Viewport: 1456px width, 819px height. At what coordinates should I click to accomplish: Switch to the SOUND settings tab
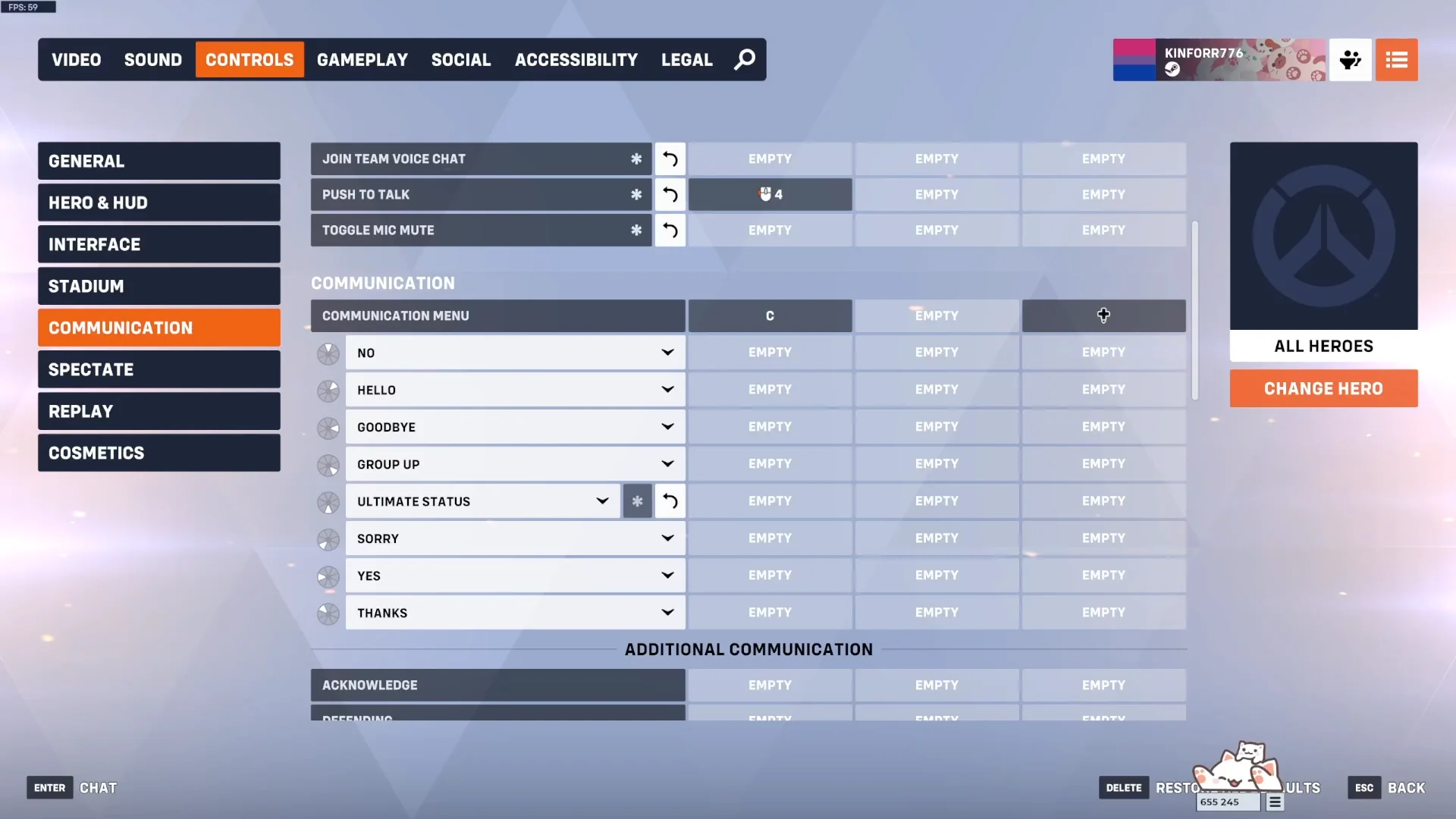click(152, 59)
